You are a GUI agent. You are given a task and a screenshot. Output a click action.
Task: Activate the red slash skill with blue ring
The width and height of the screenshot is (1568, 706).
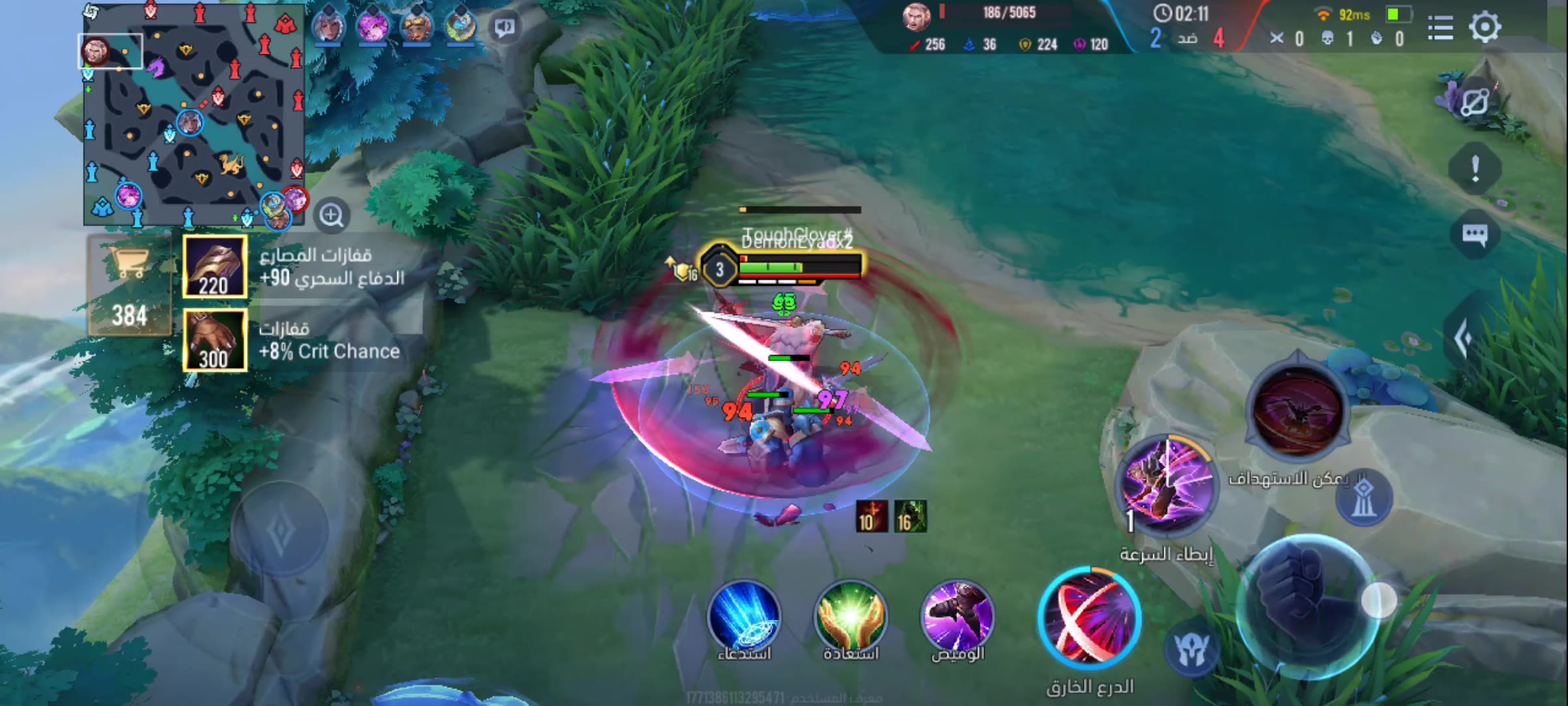[x=1089, y=618]
